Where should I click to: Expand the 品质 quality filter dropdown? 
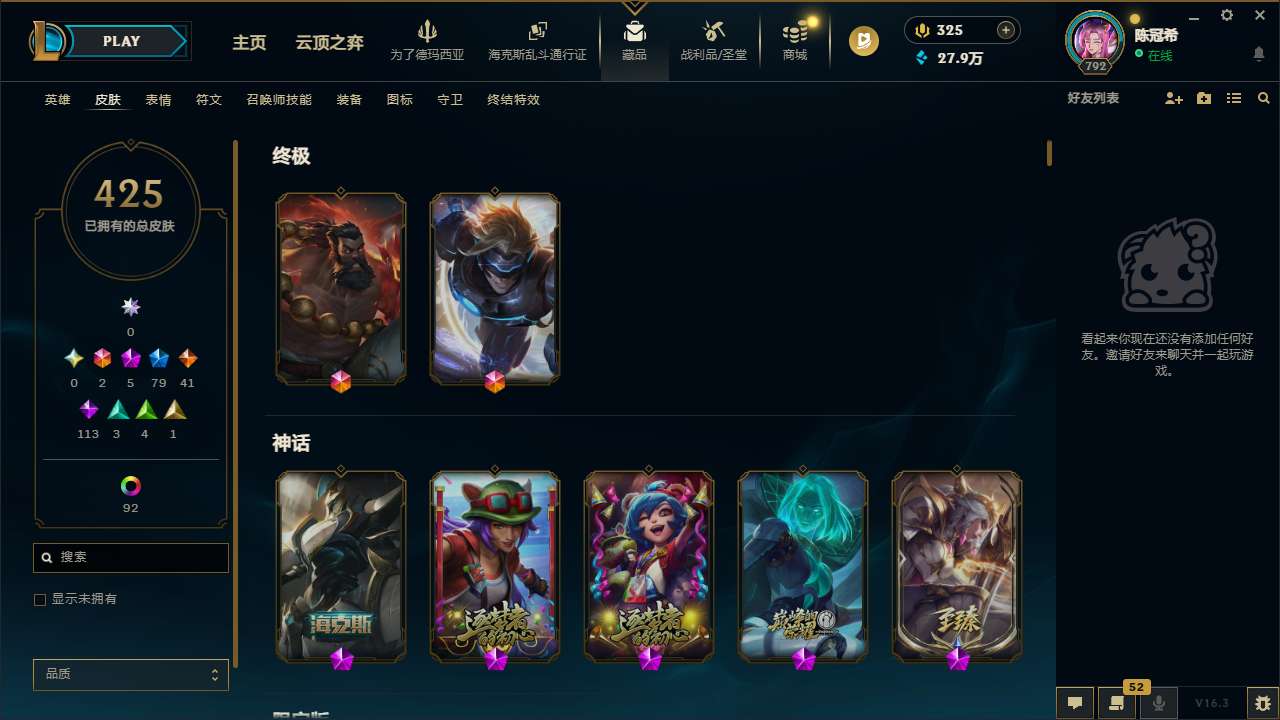point(130,674)
